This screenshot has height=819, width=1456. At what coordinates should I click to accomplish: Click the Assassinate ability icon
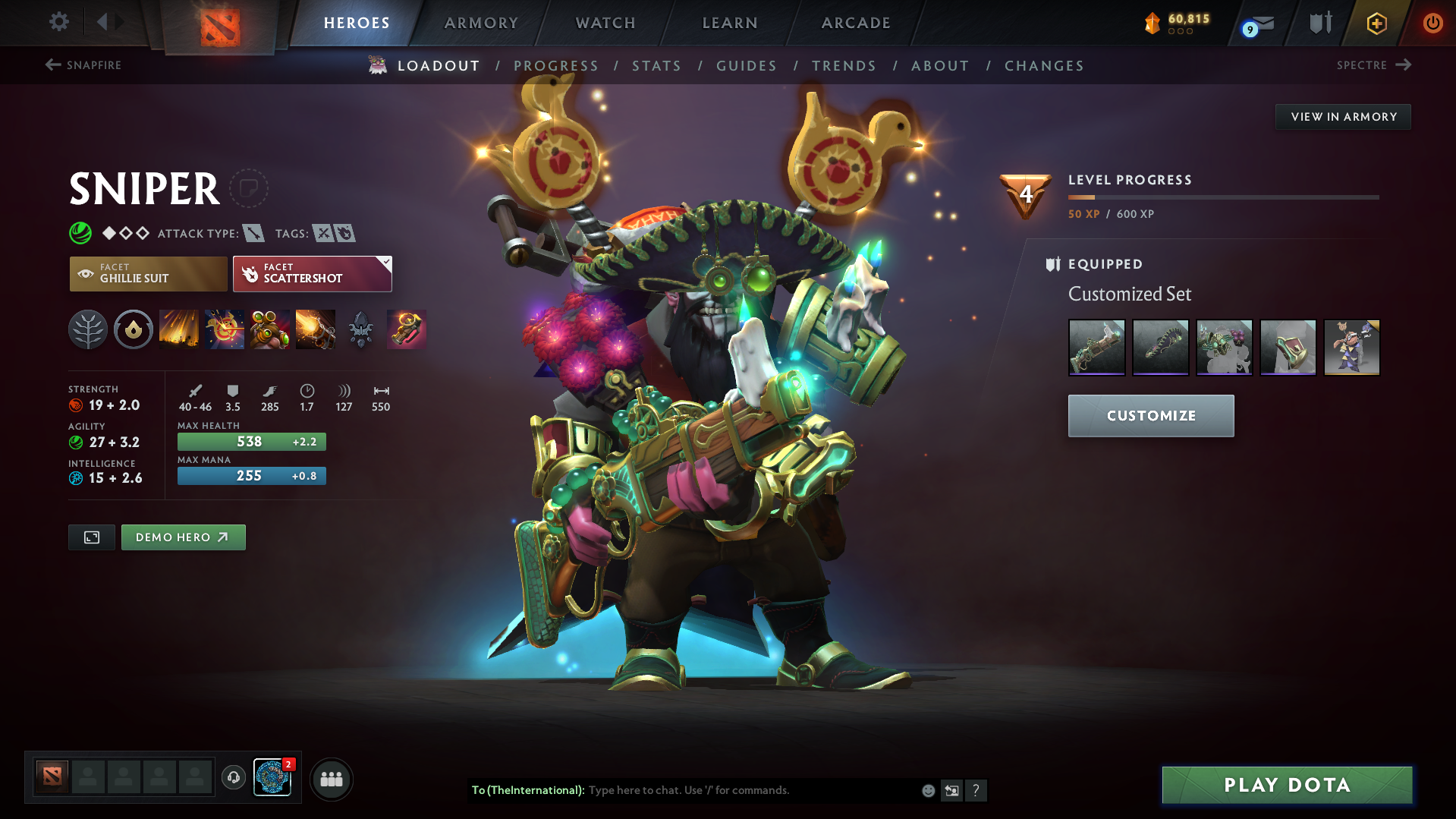point(316,329)
